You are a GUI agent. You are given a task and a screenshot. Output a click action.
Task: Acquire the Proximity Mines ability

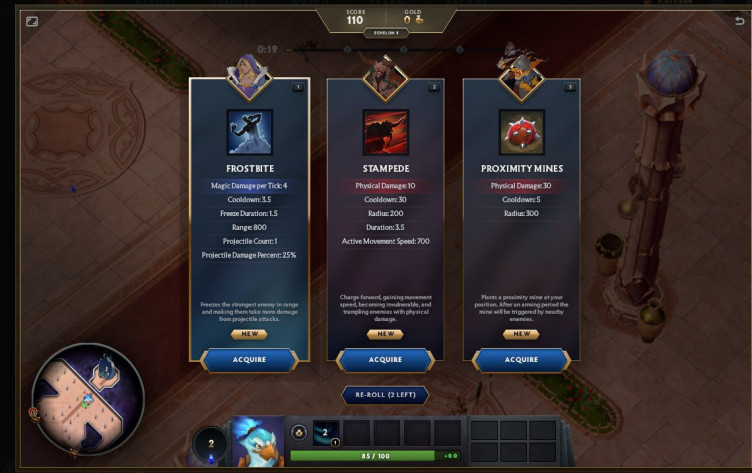coord(521,360)
